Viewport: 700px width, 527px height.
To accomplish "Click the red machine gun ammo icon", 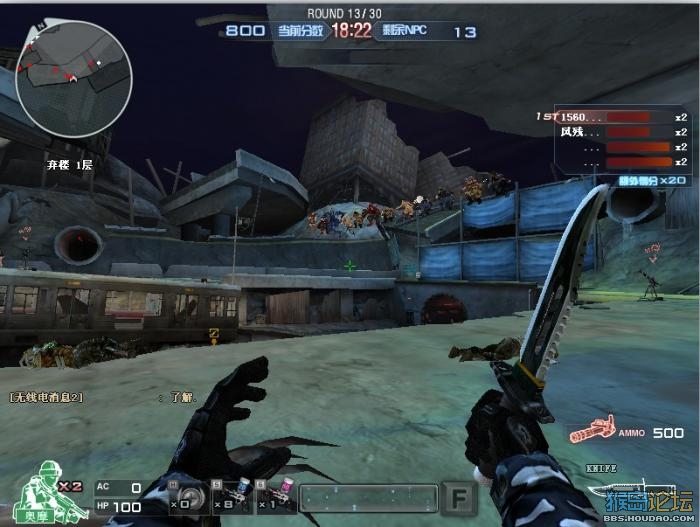I will pyautogui.click(x=594, y=432).
